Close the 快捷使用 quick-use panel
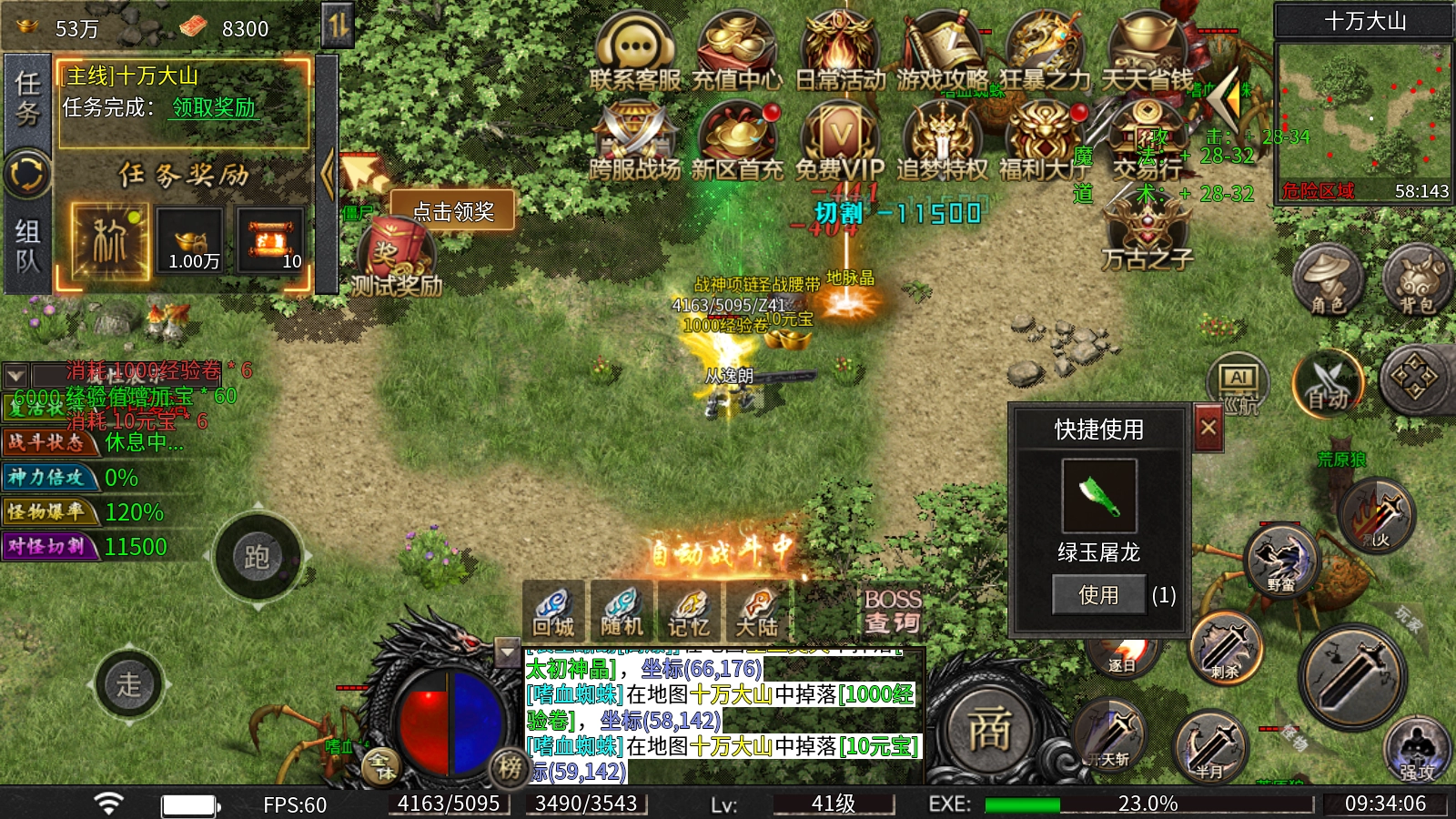 (1208, 427)
